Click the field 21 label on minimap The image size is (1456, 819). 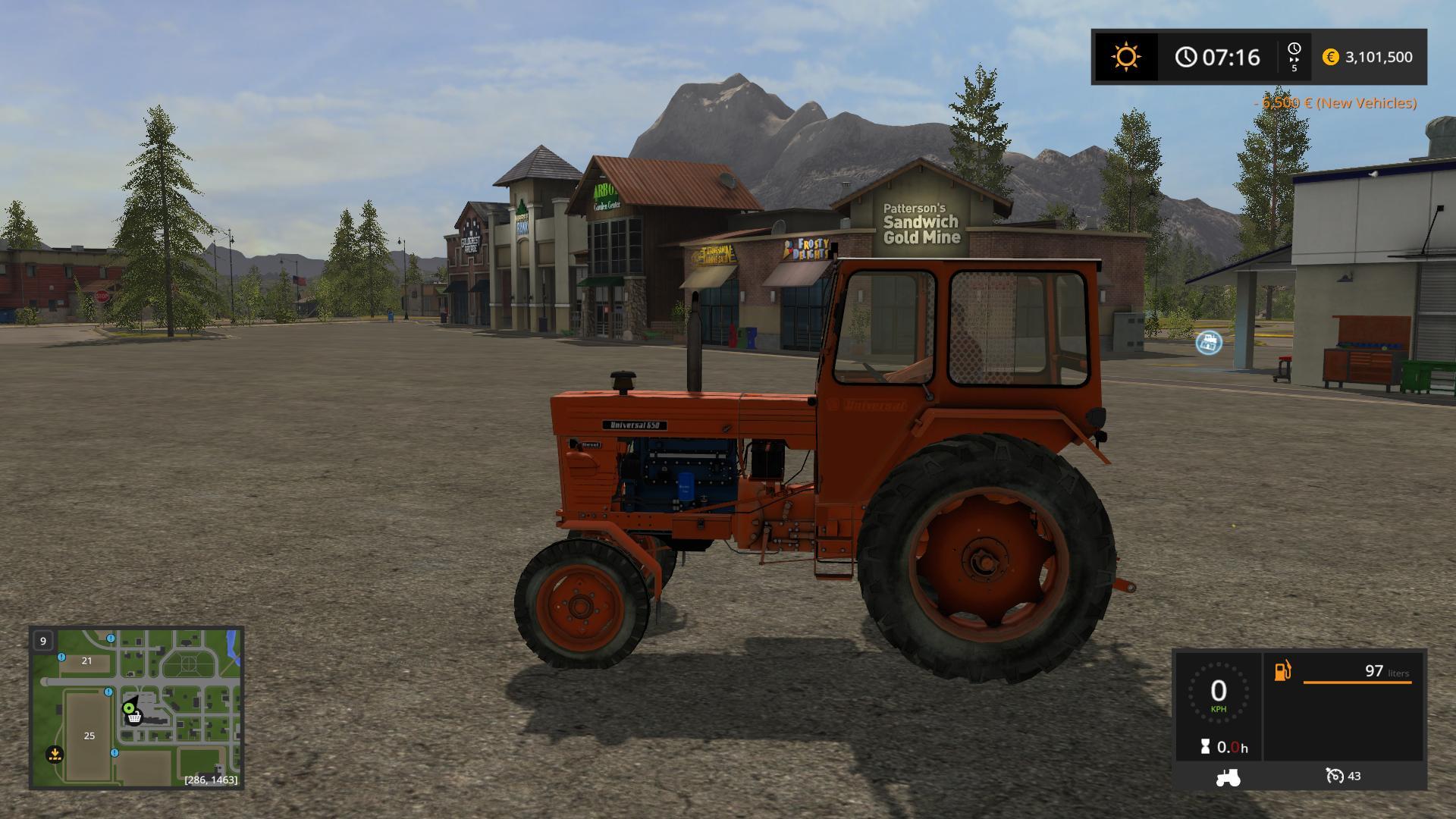[x=86, y=661]
